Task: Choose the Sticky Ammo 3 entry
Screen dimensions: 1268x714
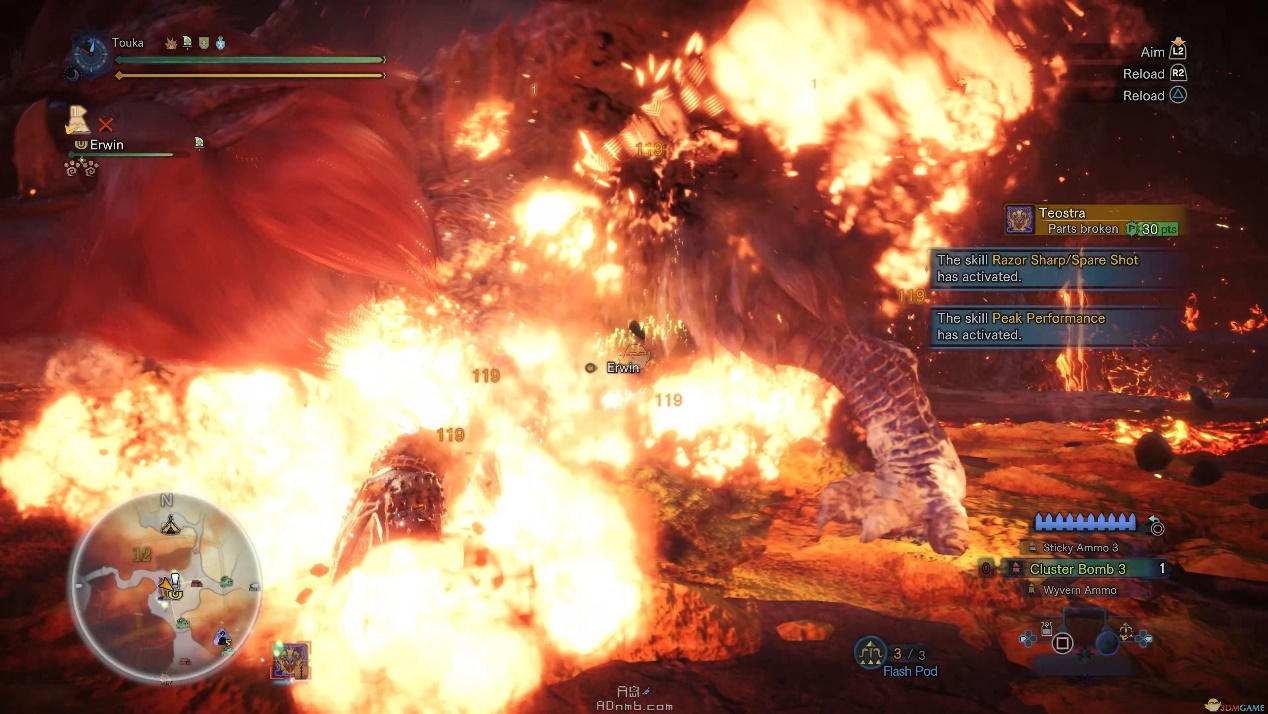Action: tap(1080, 548)
